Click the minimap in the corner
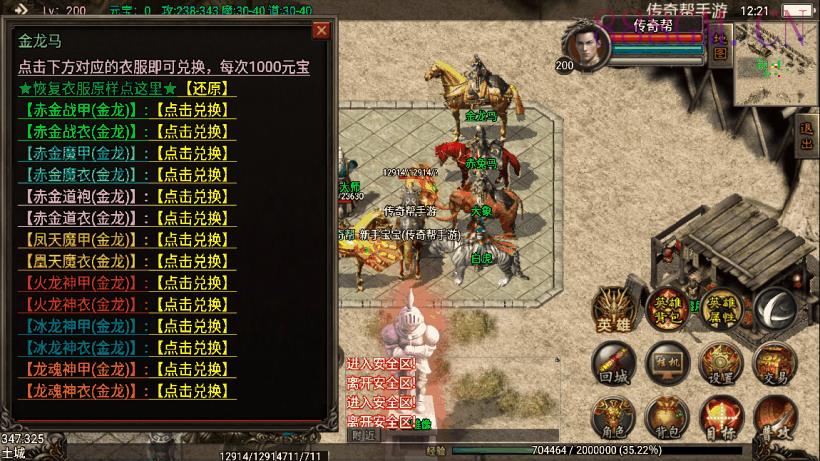Viewport: 820px width, 461px height. (776, 64)
